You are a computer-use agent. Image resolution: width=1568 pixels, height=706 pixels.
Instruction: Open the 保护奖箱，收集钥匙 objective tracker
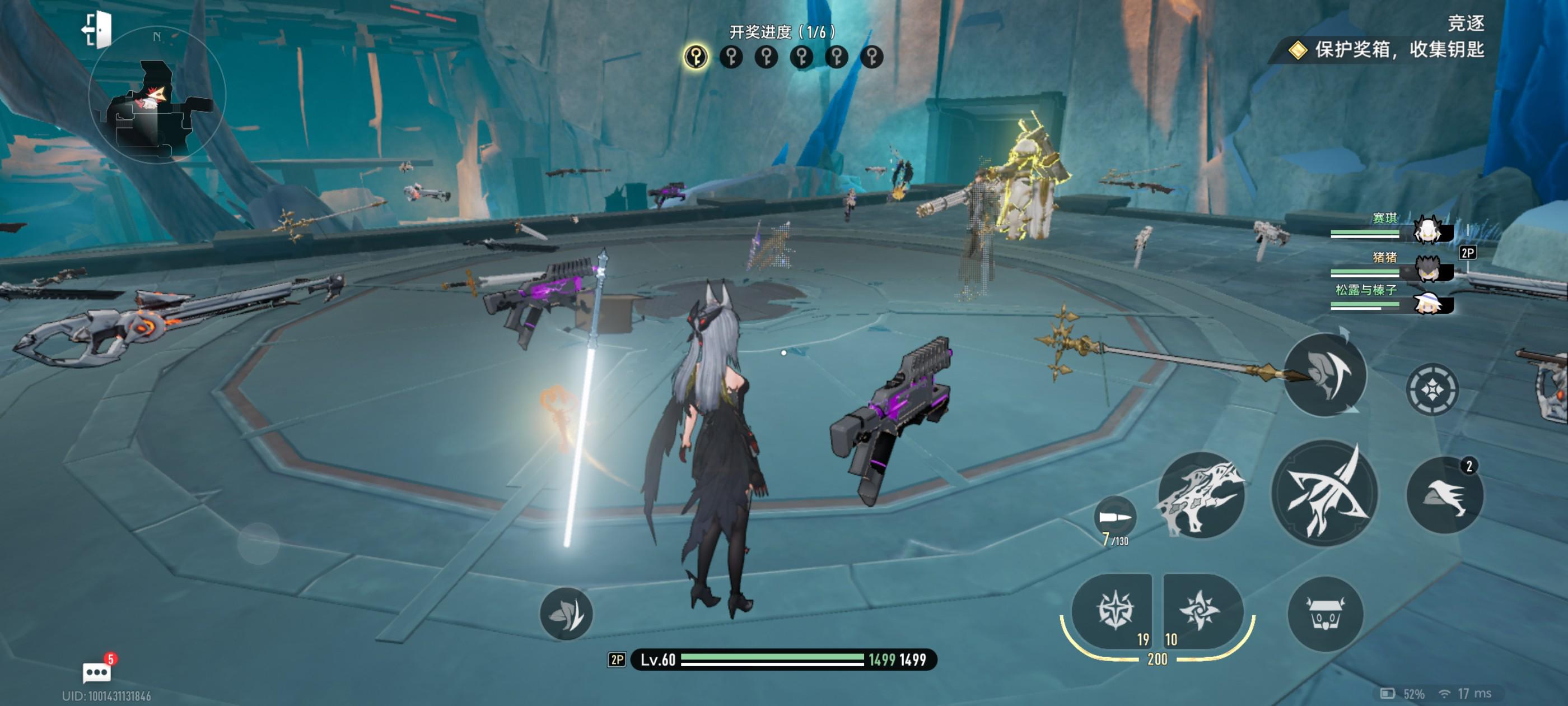pos(1387,50)
